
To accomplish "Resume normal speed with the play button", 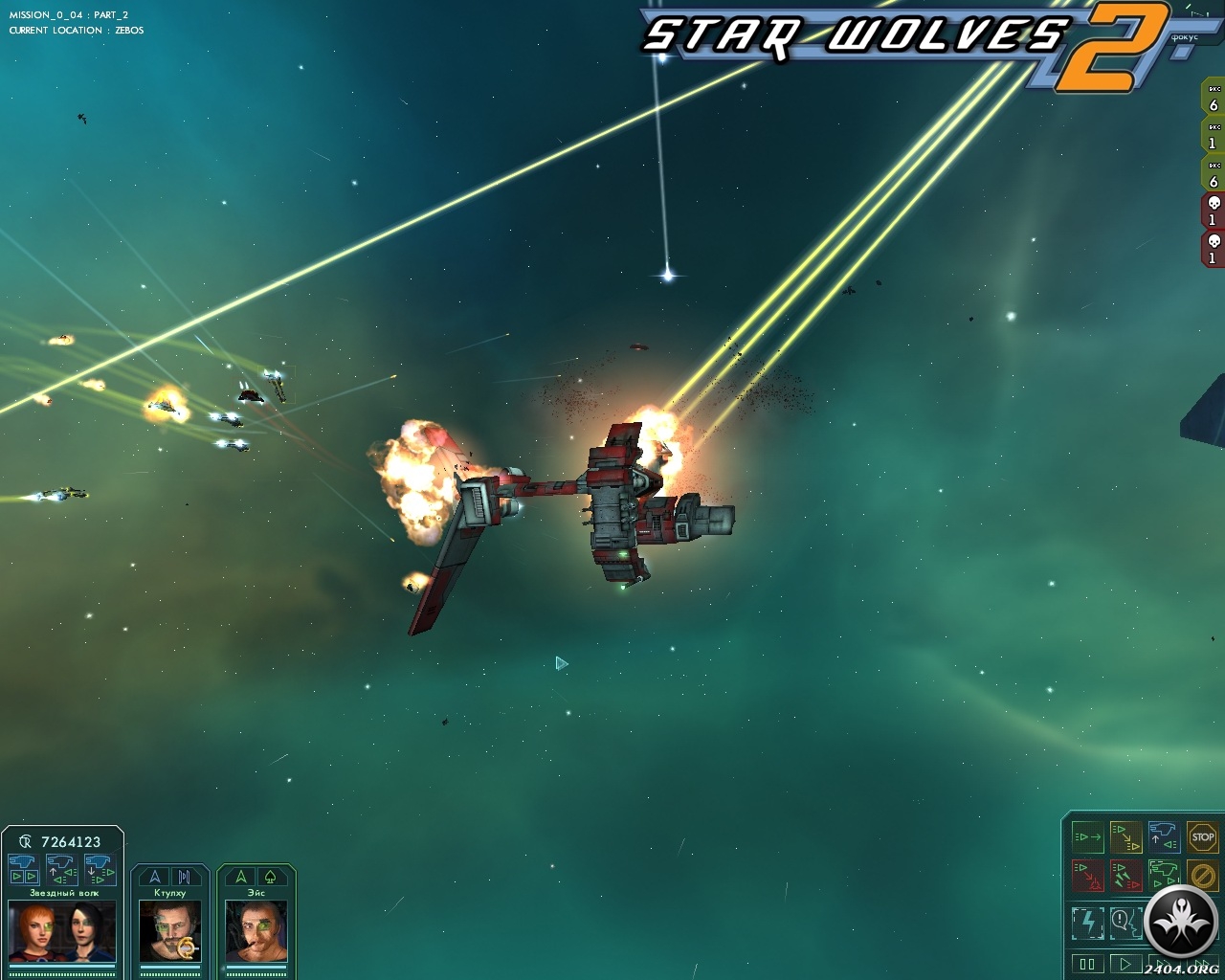I will click(1125, 964).
